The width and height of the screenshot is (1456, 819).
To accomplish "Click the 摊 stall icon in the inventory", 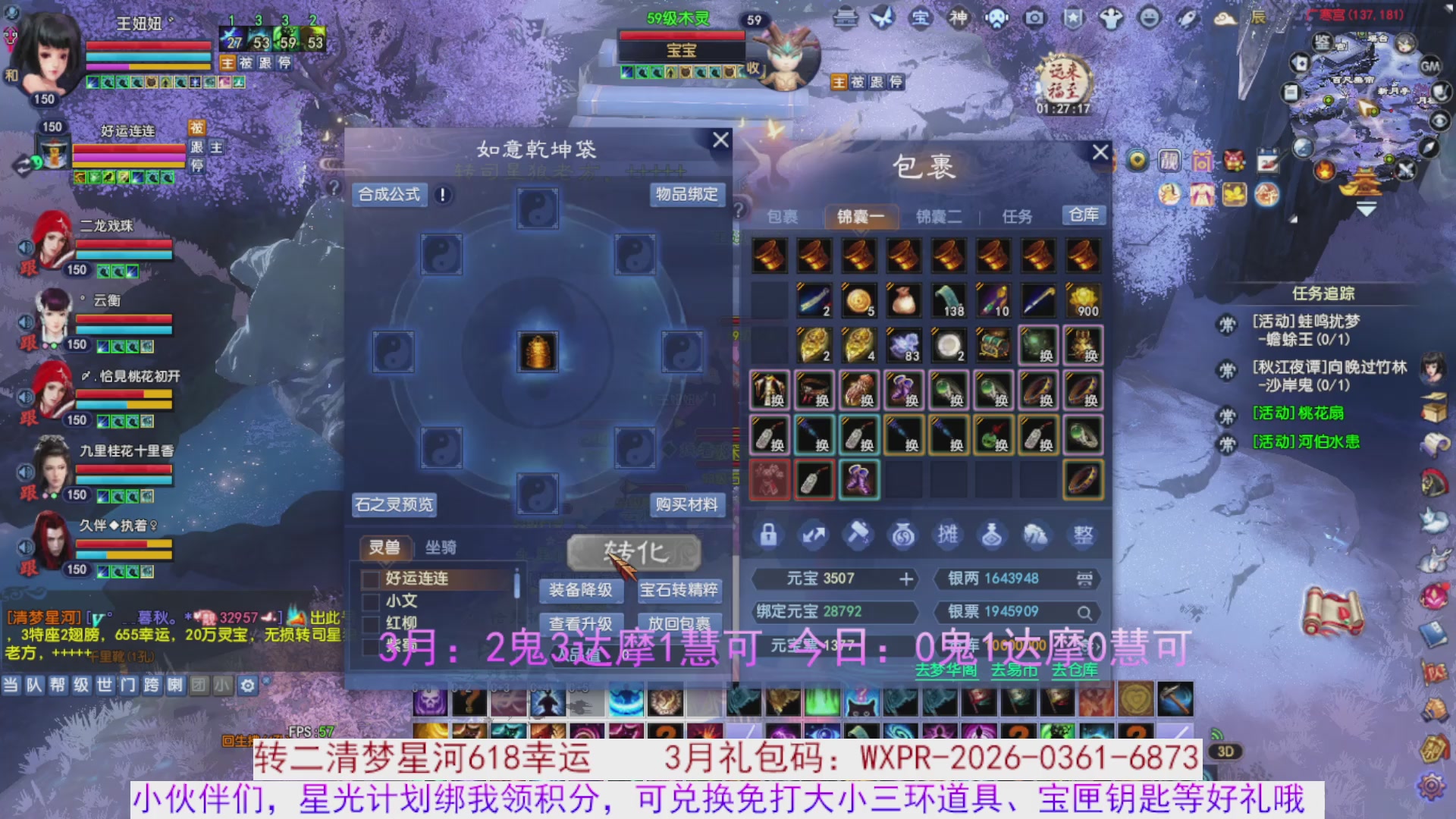I will click(948, 535).
